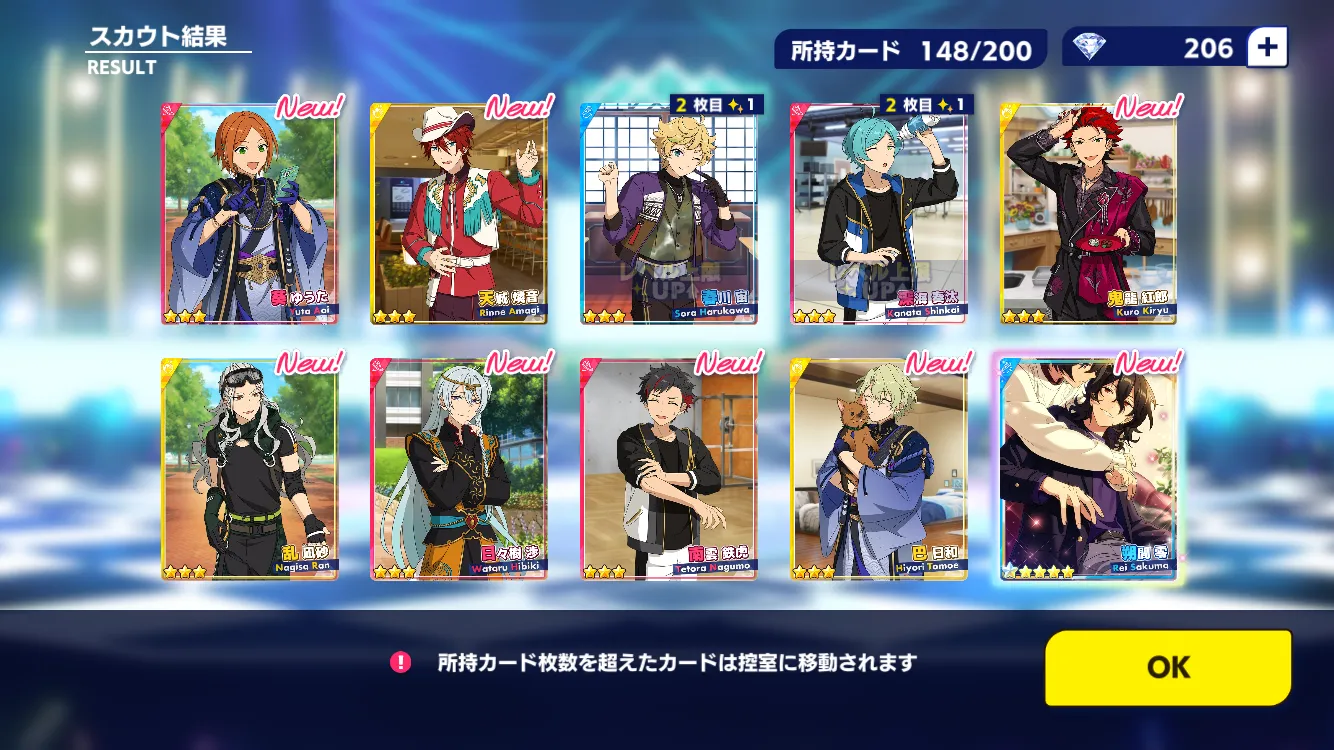
Task: Open the Sora Harukawa card
Action: [669, 214]
